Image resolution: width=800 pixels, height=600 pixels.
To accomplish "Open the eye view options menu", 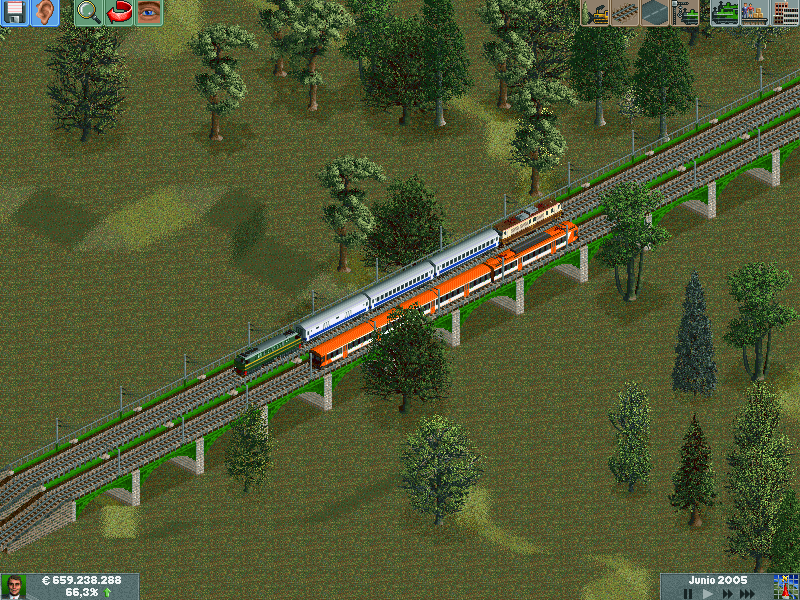I will point(149,13).
